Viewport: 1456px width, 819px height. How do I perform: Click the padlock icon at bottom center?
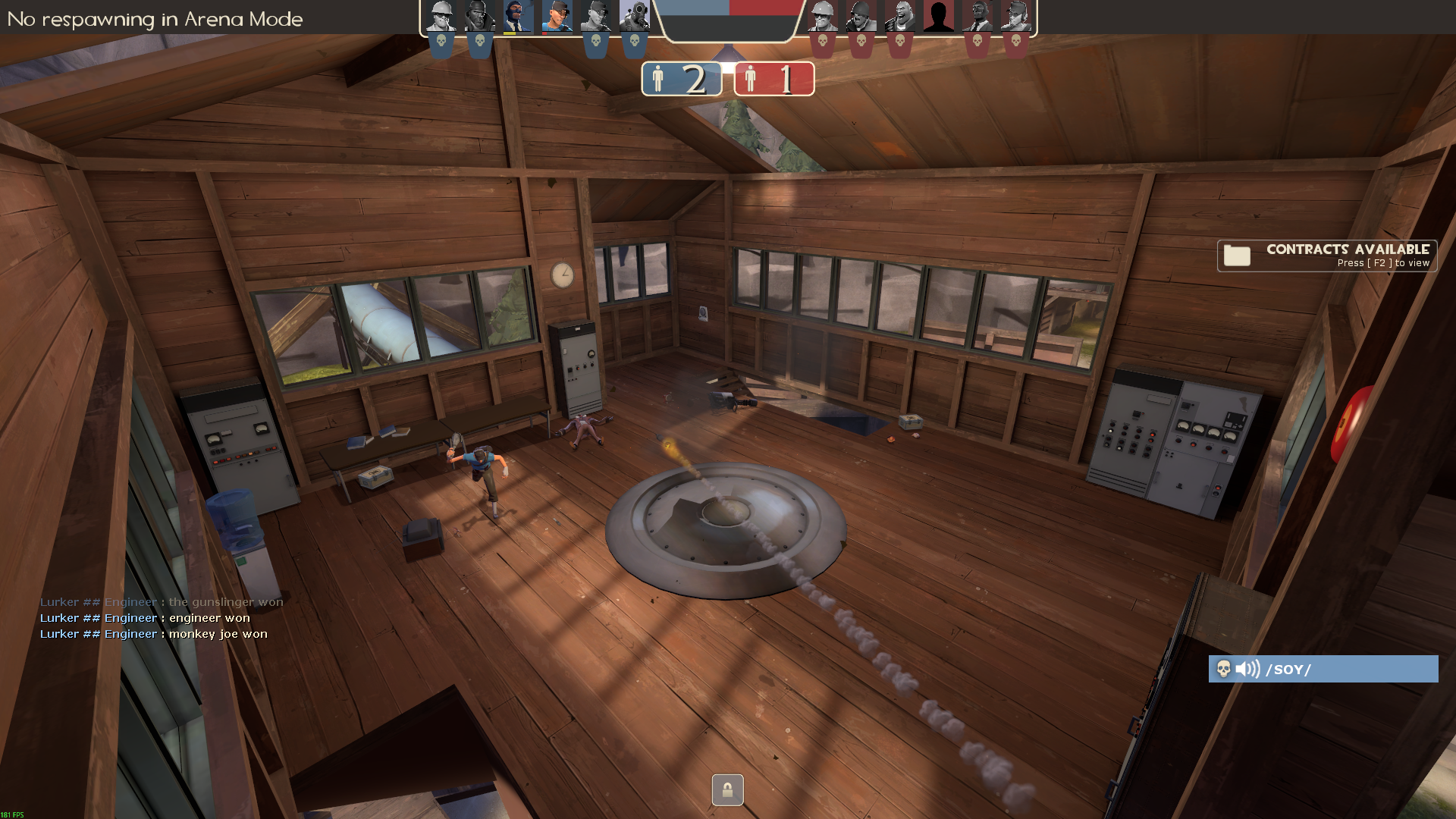[x=727, y=790]
